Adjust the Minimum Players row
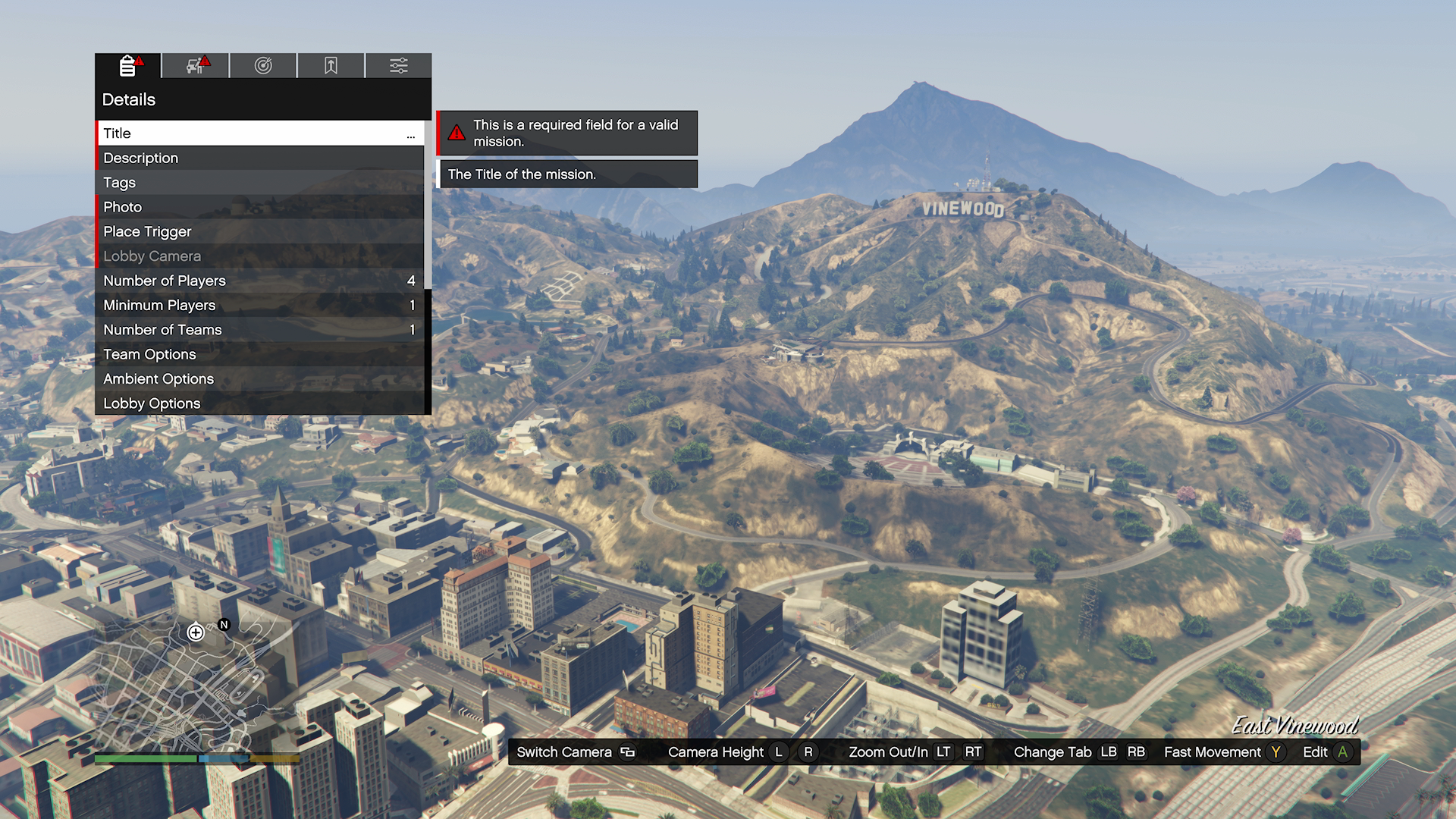The width and height of the screenshot is (1456, 819). 259,305
